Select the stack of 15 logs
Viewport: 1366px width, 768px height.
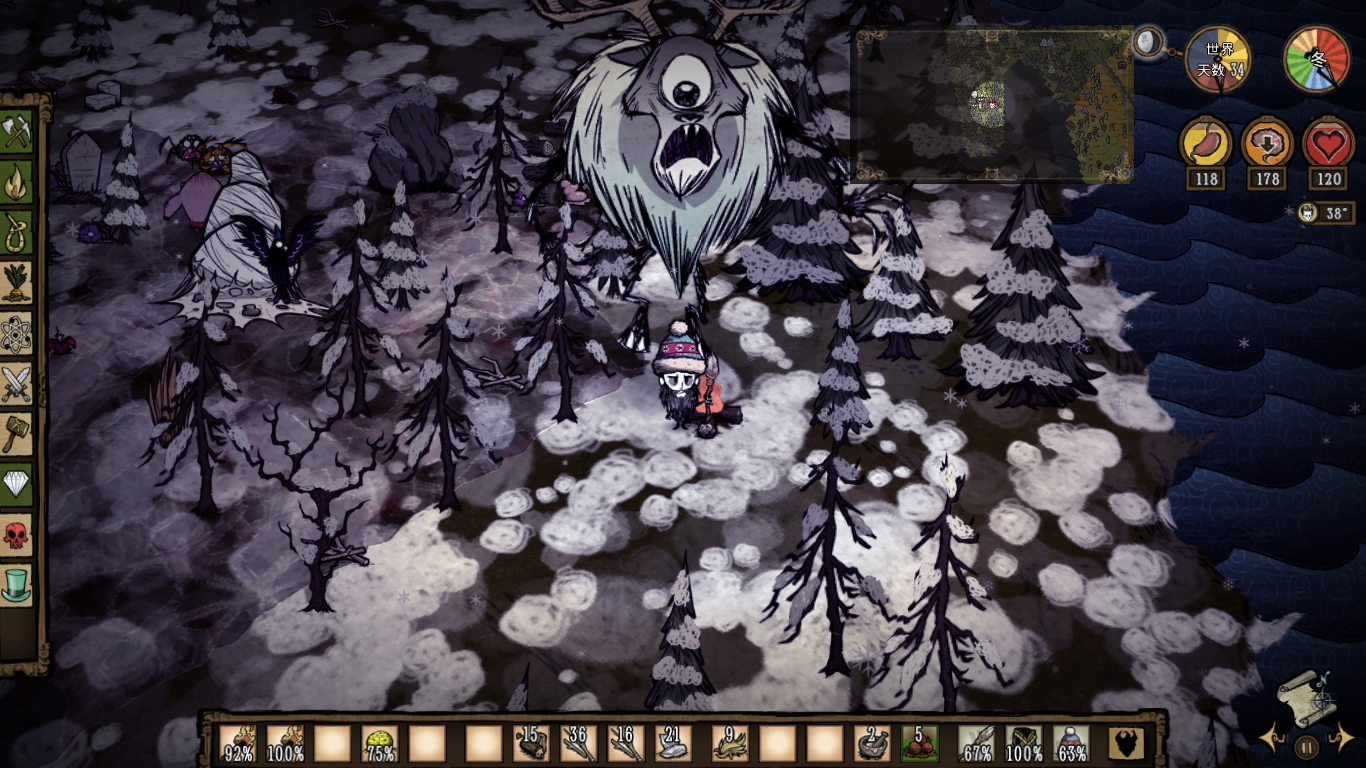pos(530,744)
